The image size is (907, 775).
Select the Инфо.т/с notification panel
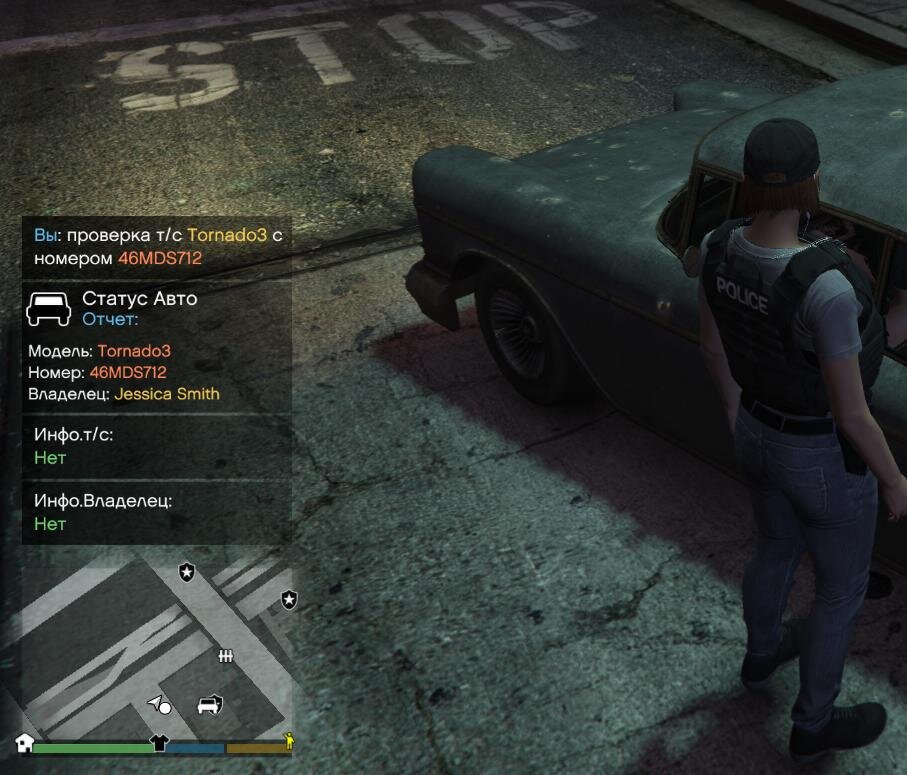click(156, 446)
